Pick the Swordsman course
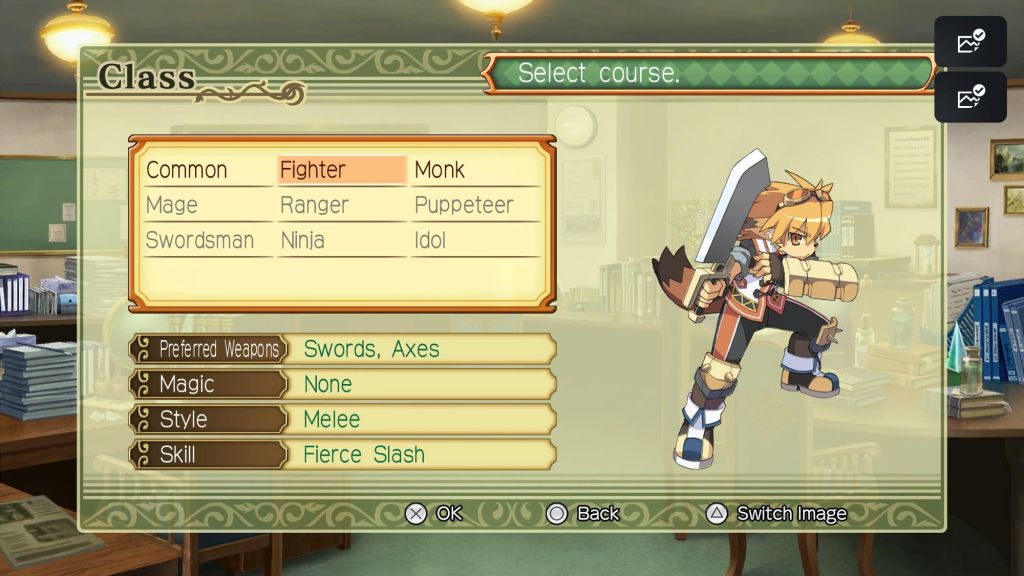The image size is (1024, 576). pyautogui.click(x=200, y=241)
